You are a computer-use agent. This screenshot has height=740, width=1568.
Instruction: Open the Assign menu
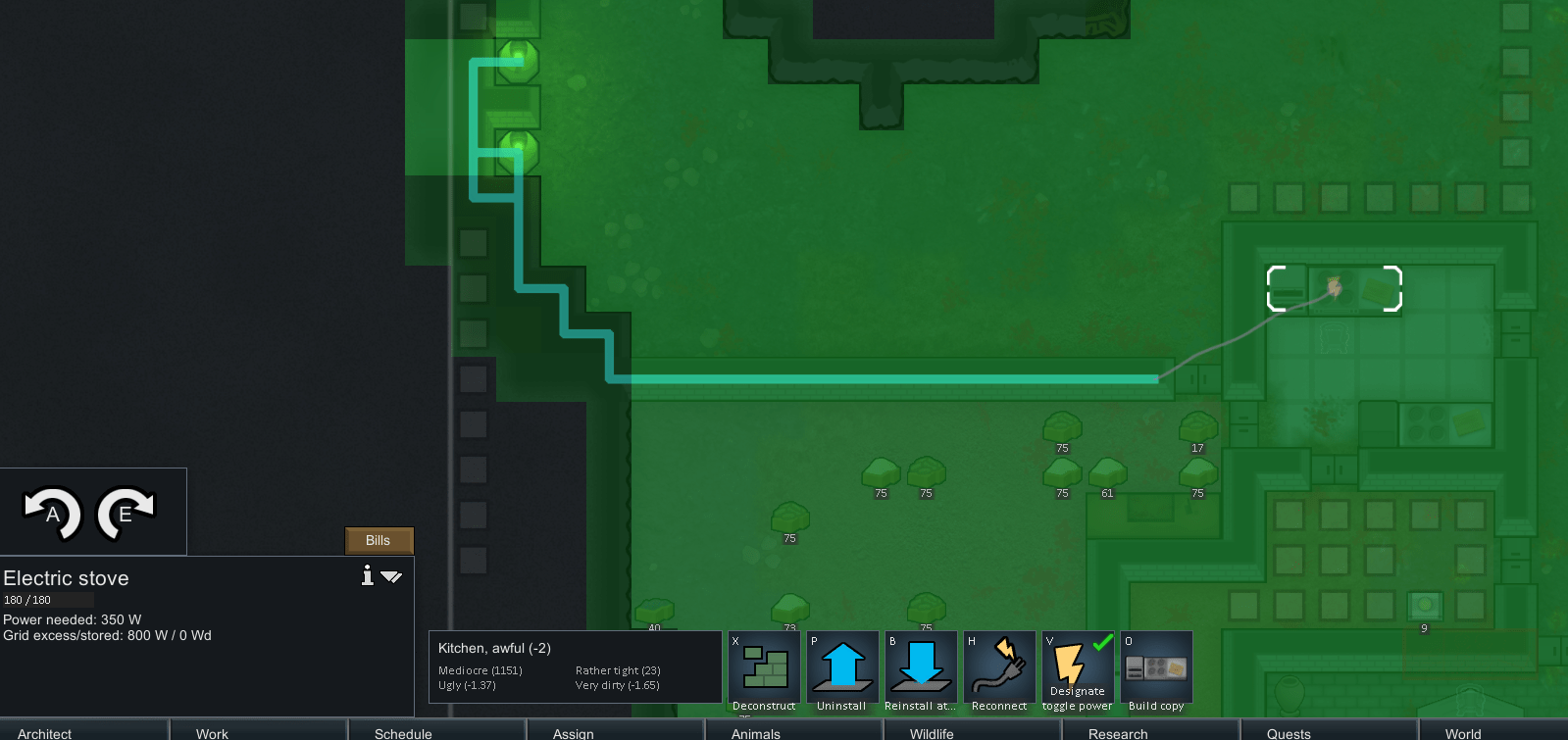(573, 733)
